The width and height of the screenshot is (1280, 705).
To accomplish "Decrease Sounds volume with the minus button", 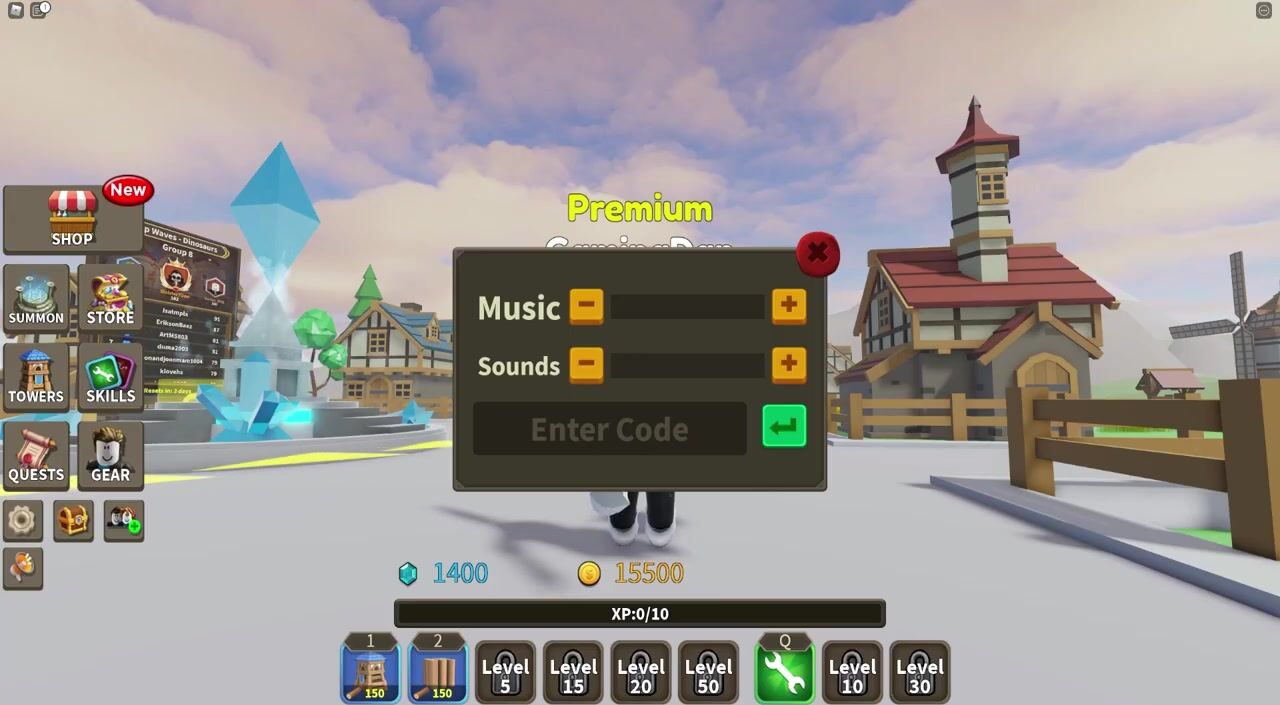I will pos(586,364).
